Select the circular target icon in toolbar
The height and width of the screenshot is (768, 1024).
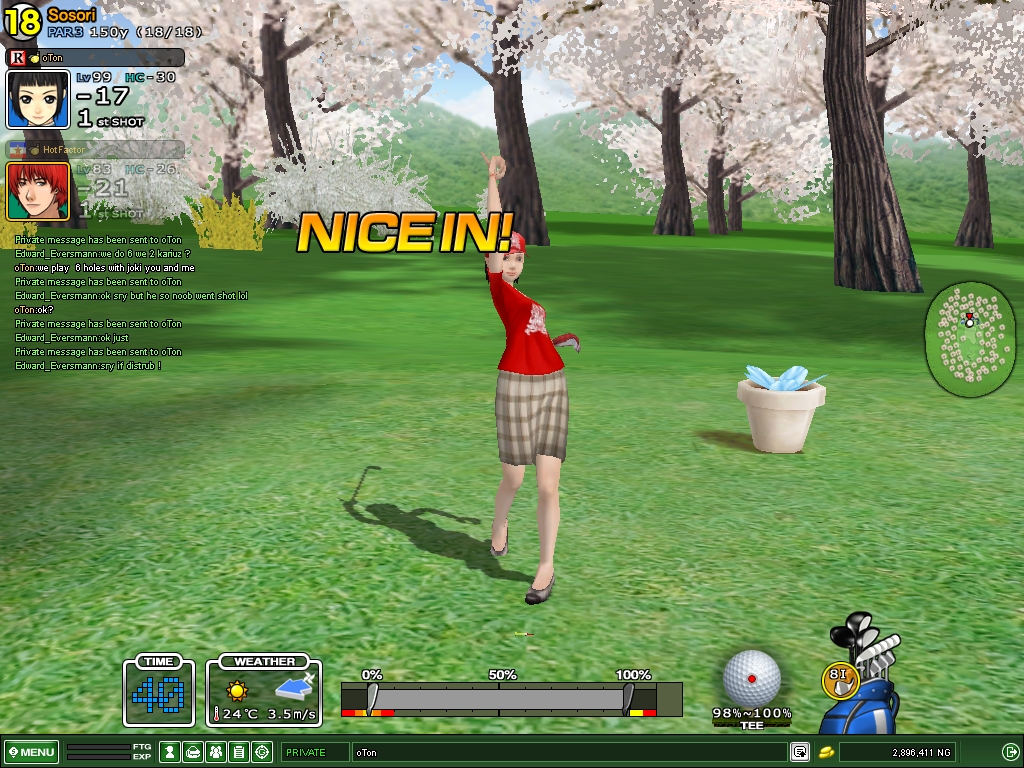(x=262, y=752)
